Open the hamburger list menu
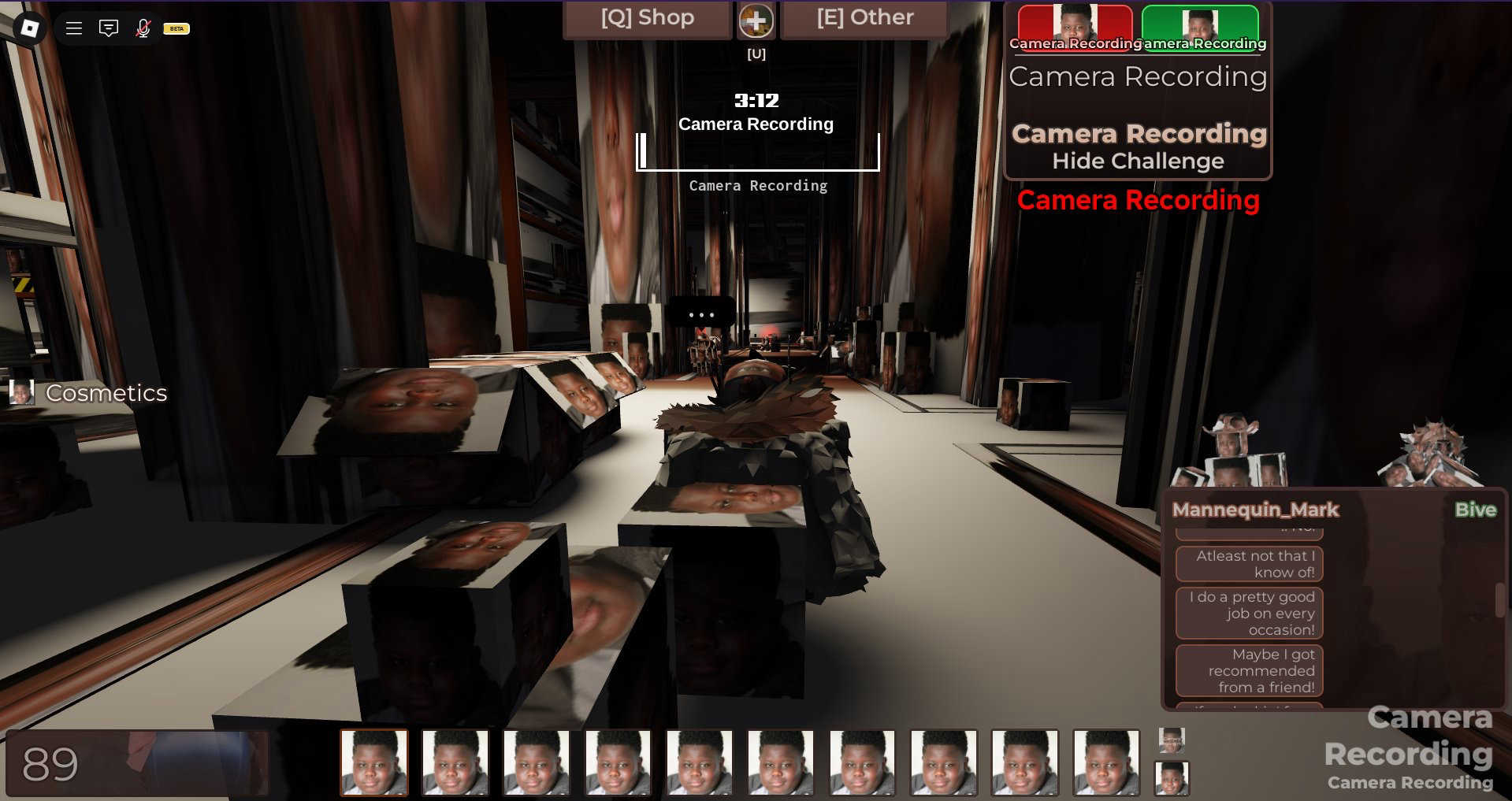Screen dimensions: 1512x801 pyautogui.click(x=74, y=28)
